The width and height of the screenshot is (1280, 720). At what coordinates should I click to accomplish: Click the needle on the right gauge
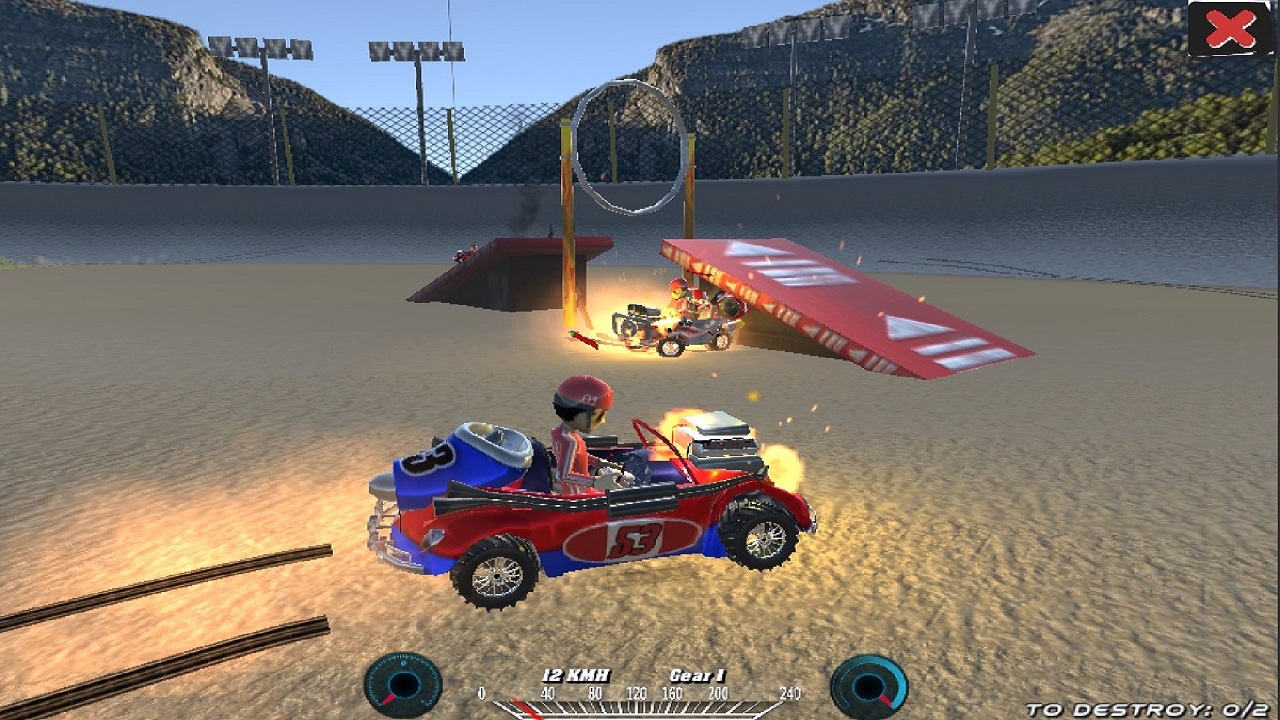coord(884,700)
